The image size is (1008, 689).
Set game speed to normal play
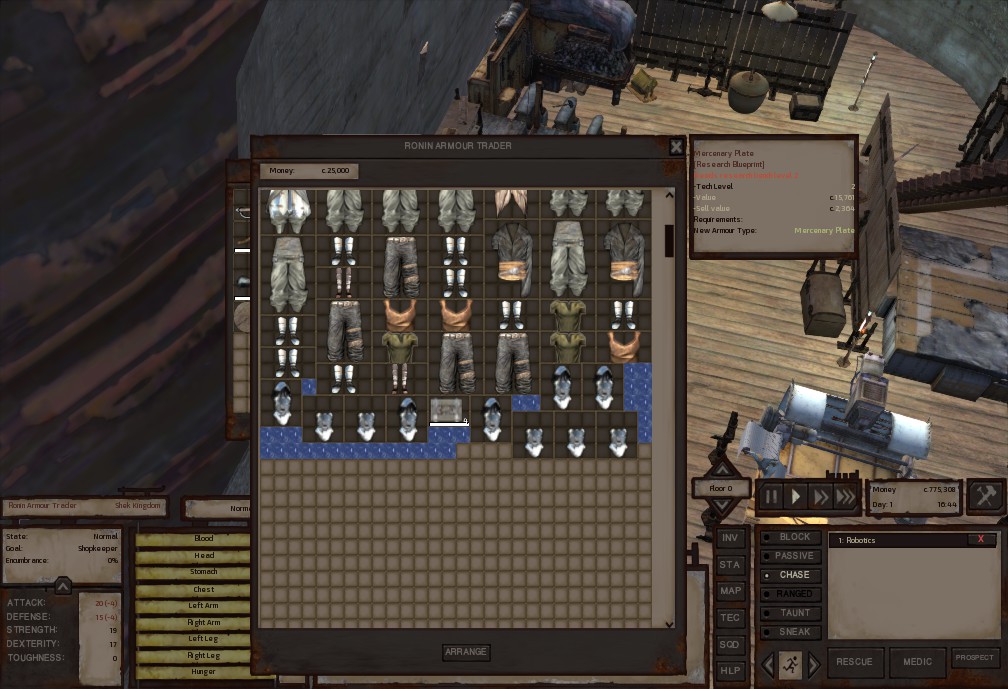[x=796, y=496]
